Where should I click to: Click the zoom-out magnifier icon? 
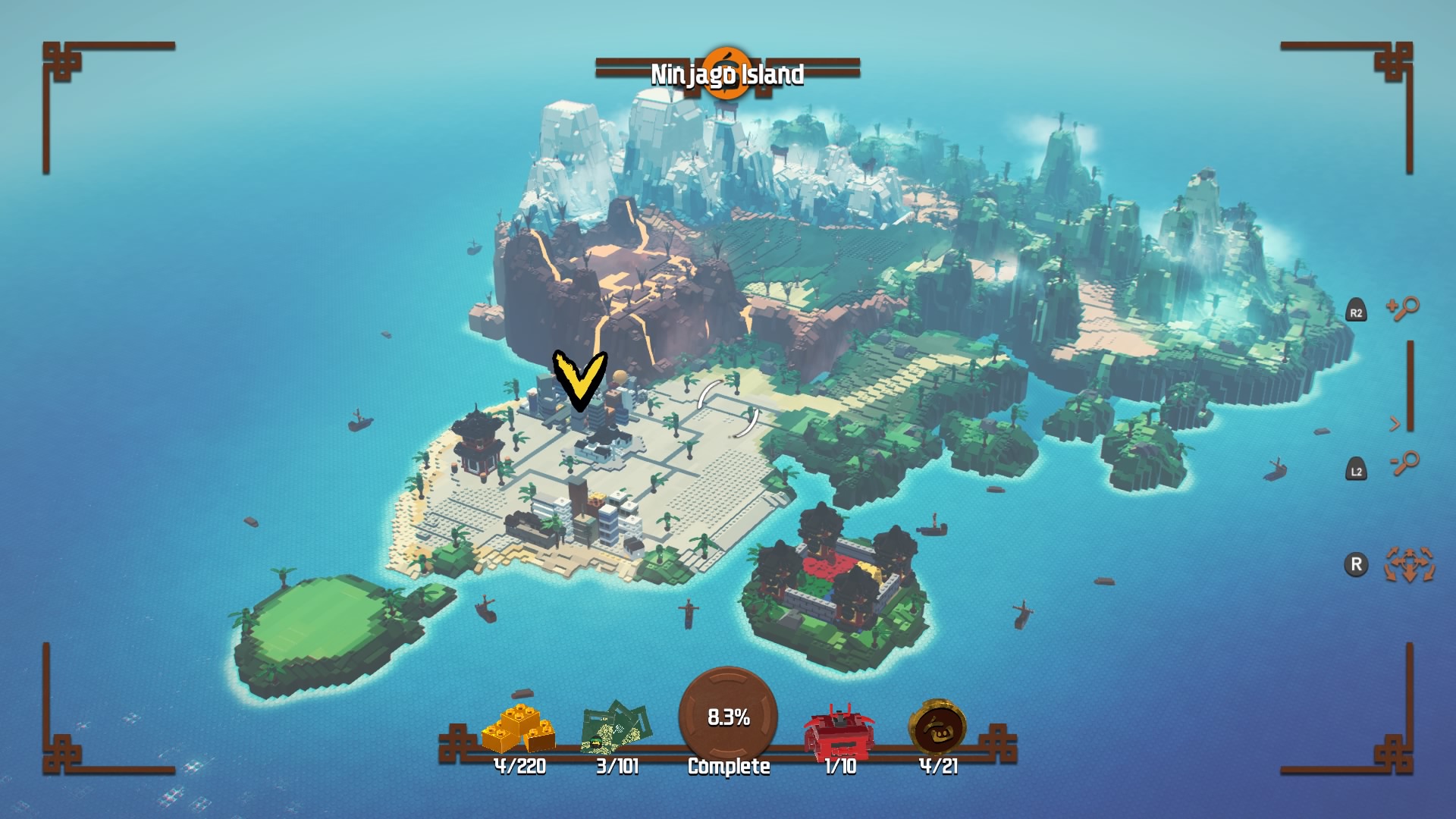(x=1404, y=463)
